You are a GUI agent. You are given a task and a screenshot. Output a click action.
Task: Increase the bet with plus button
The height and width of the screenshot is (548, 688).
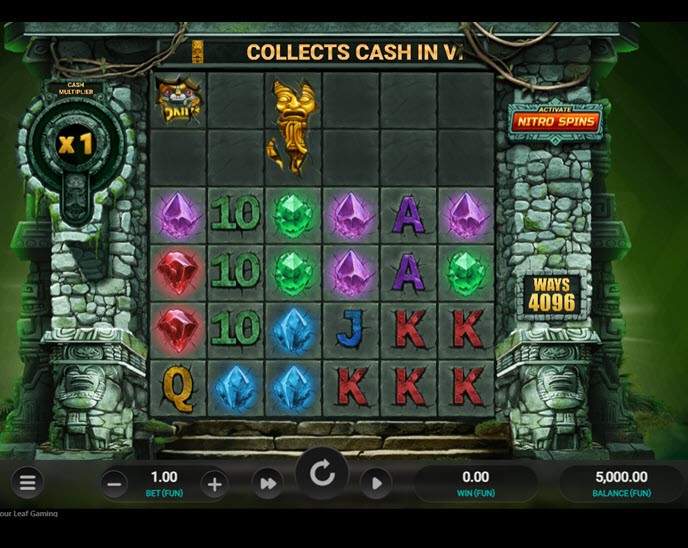213,484
